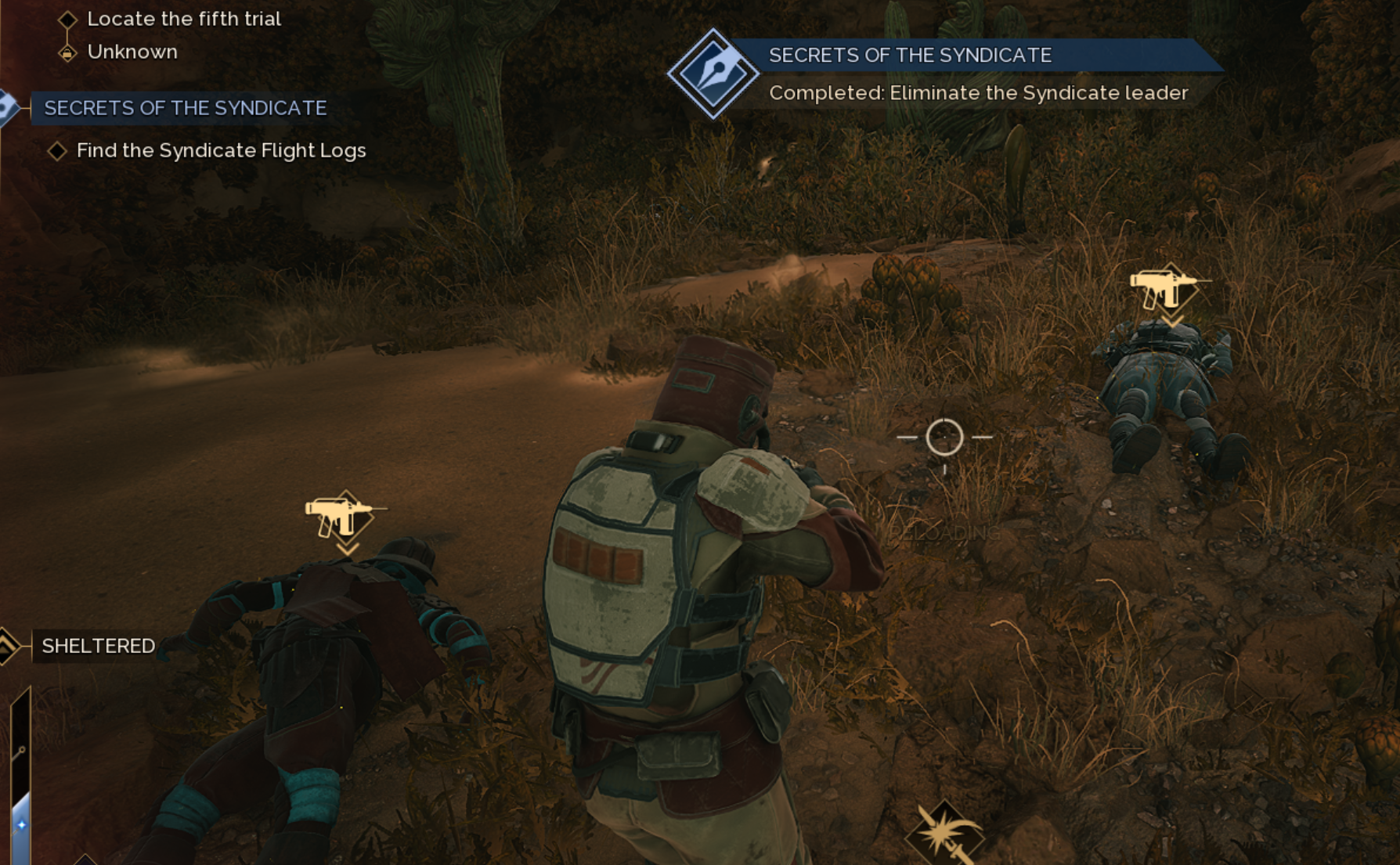Select the 'Locate the fifth trial' objective
The height and width of the screenshot is (865, 1400).
(183, 19)
